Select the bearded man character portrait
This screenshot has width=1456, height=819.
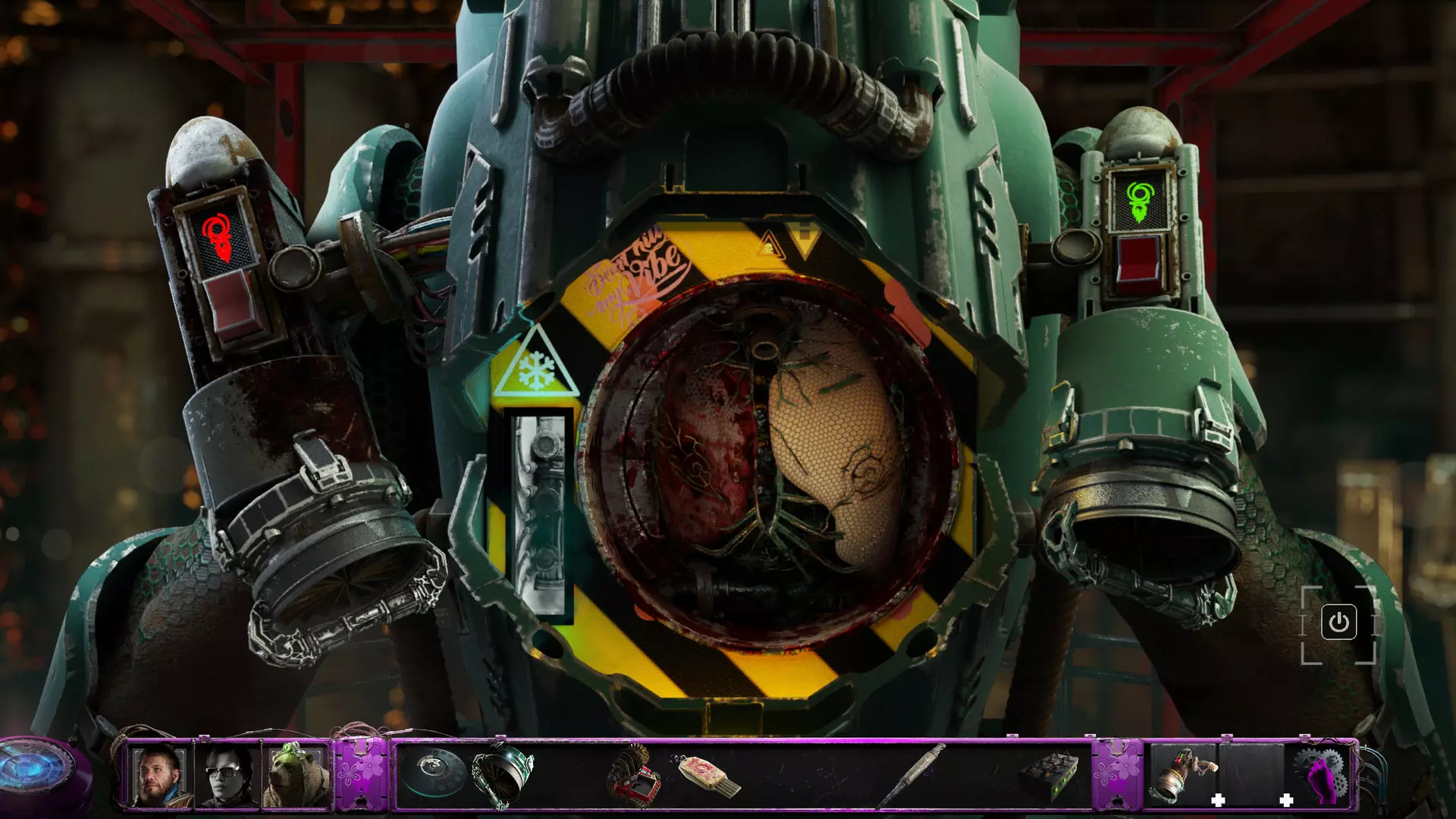(159, 775)
